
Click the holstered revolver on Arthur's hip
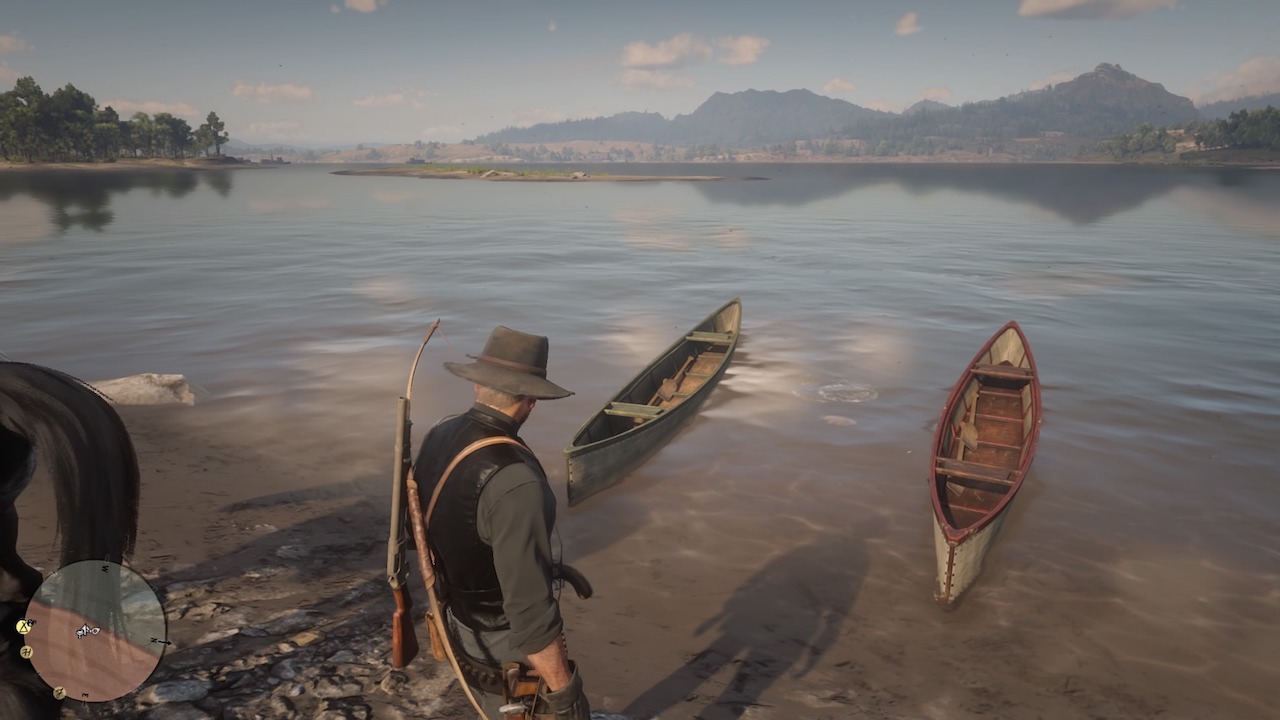pos(520,690)
